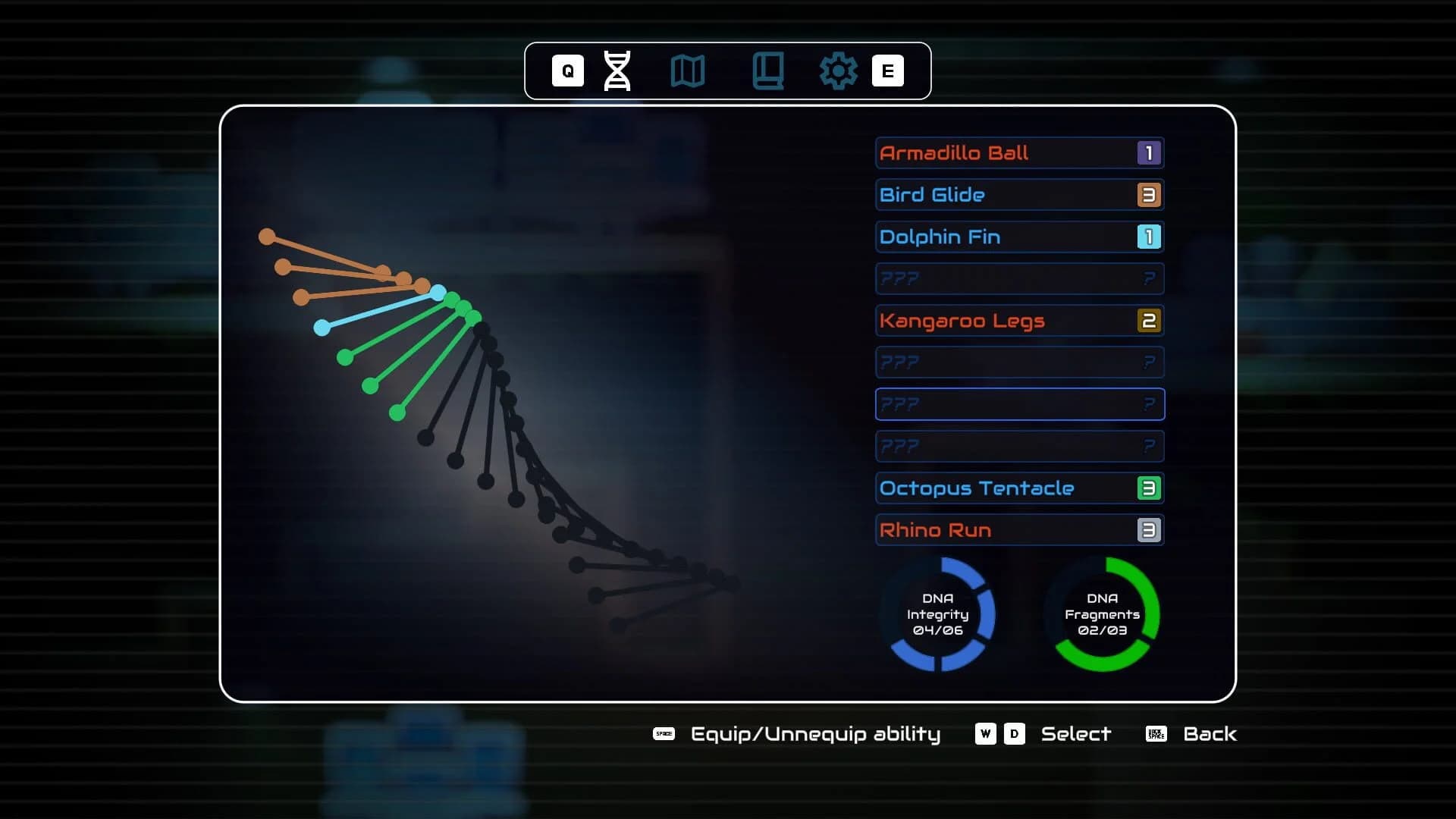Click the E key shortcut indicator

pos(889,71)
